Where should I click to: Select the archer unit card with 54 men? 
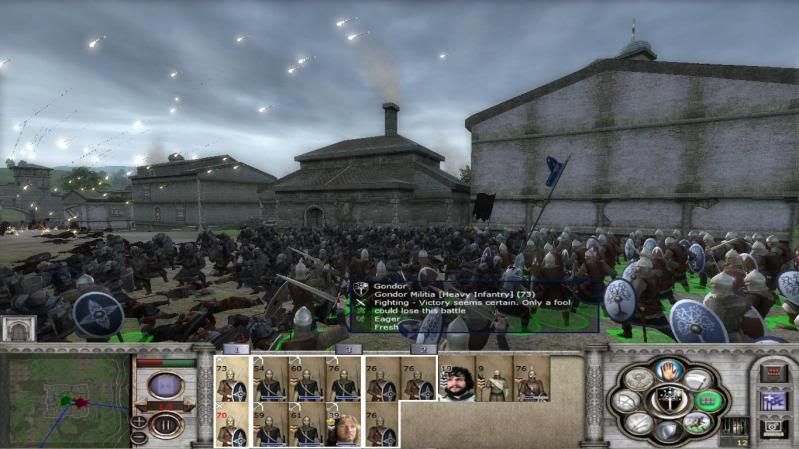point(270,380)
